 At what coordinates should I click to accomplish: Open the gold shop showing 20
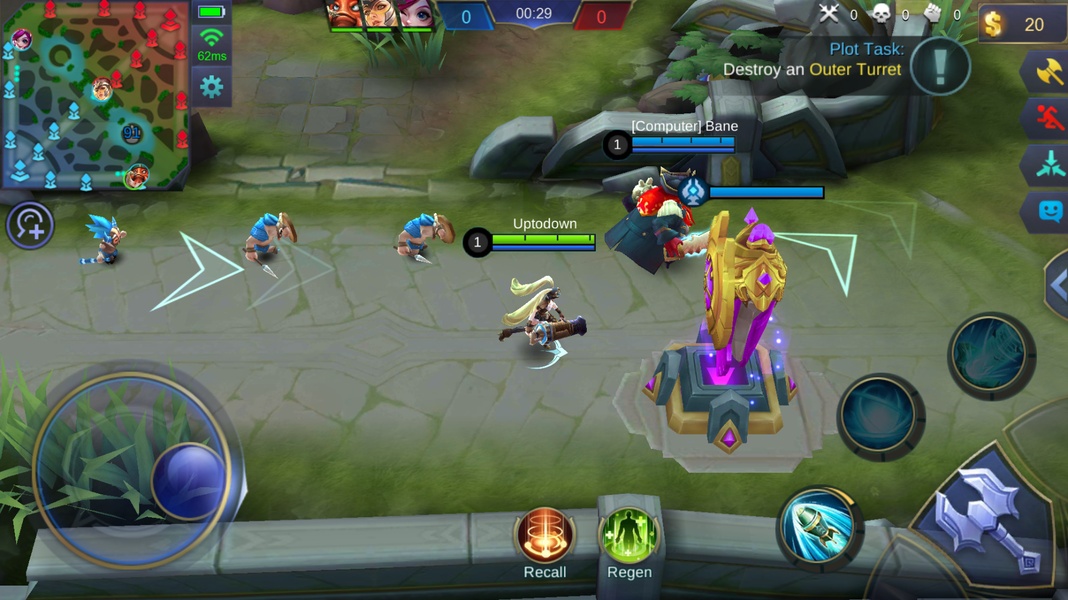point(1022,24)
